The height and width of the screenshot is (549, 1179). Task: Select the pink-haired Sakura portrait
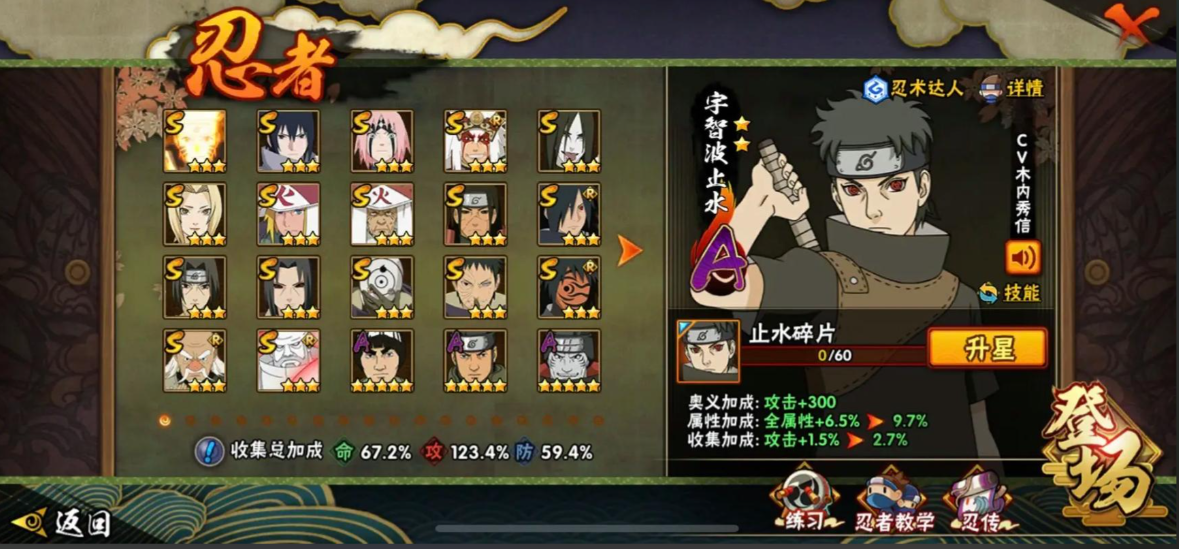[381, 141]
